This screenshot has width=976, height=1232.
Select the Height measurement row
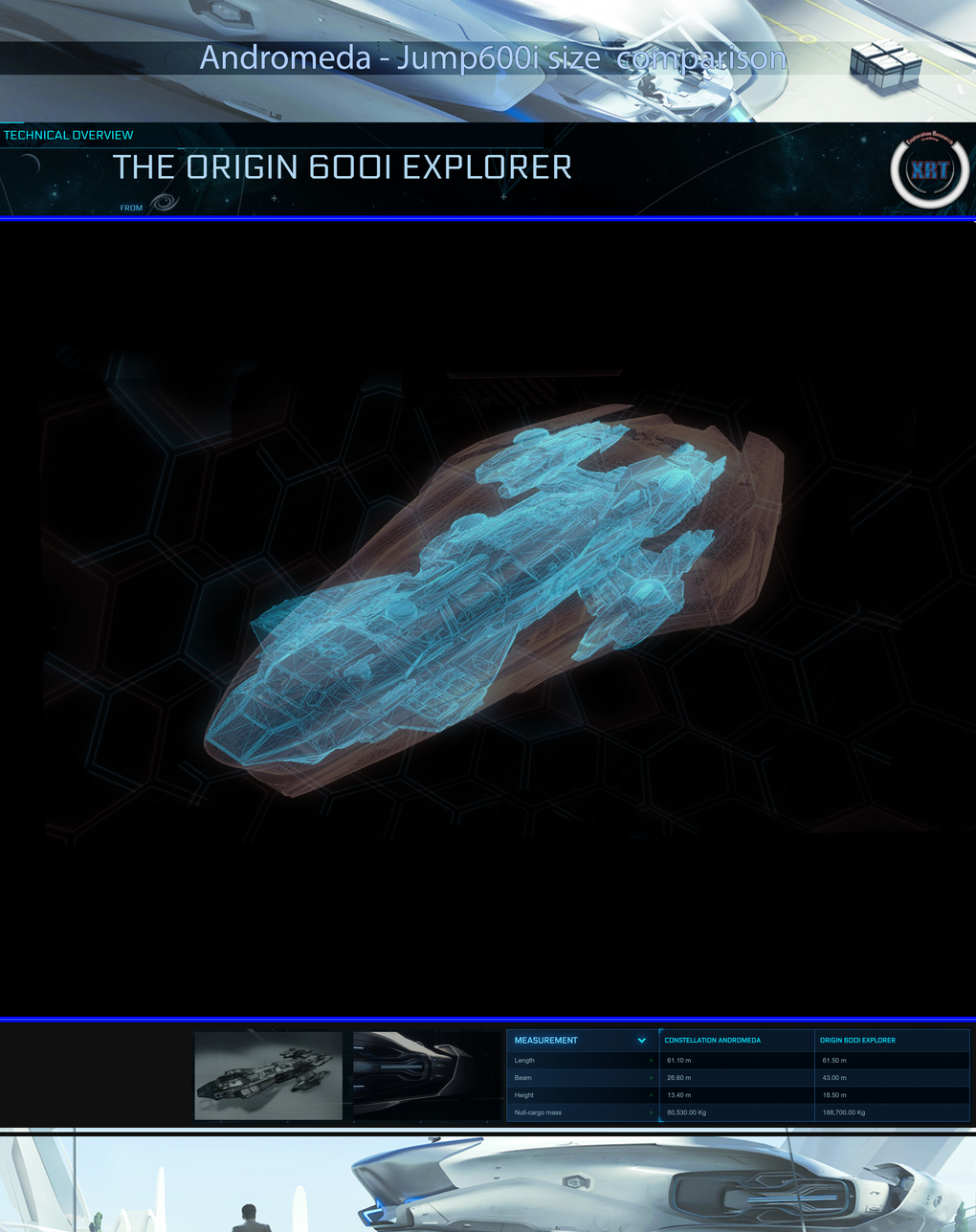(x=582, y=1095)
